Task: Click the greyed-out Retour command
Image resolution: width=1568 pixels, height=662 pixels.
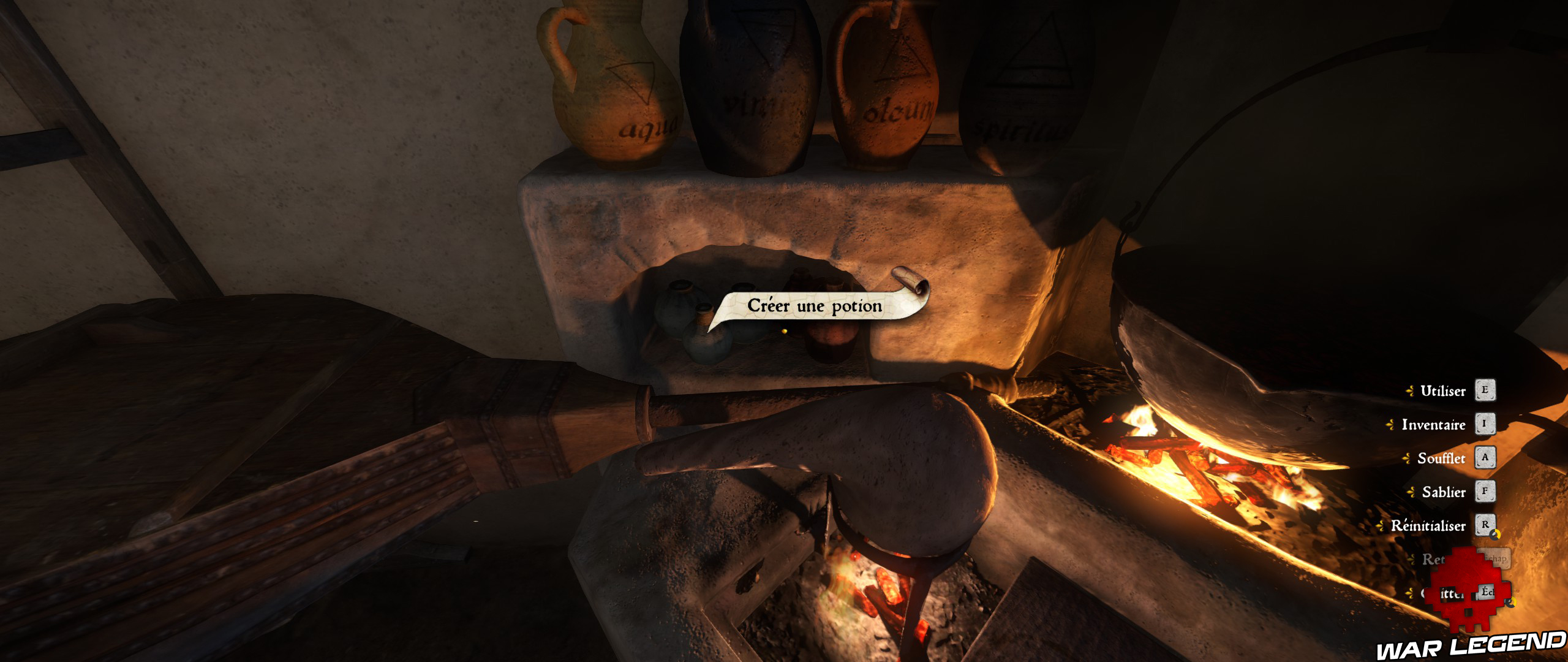Action: (x=1433, y=558)
